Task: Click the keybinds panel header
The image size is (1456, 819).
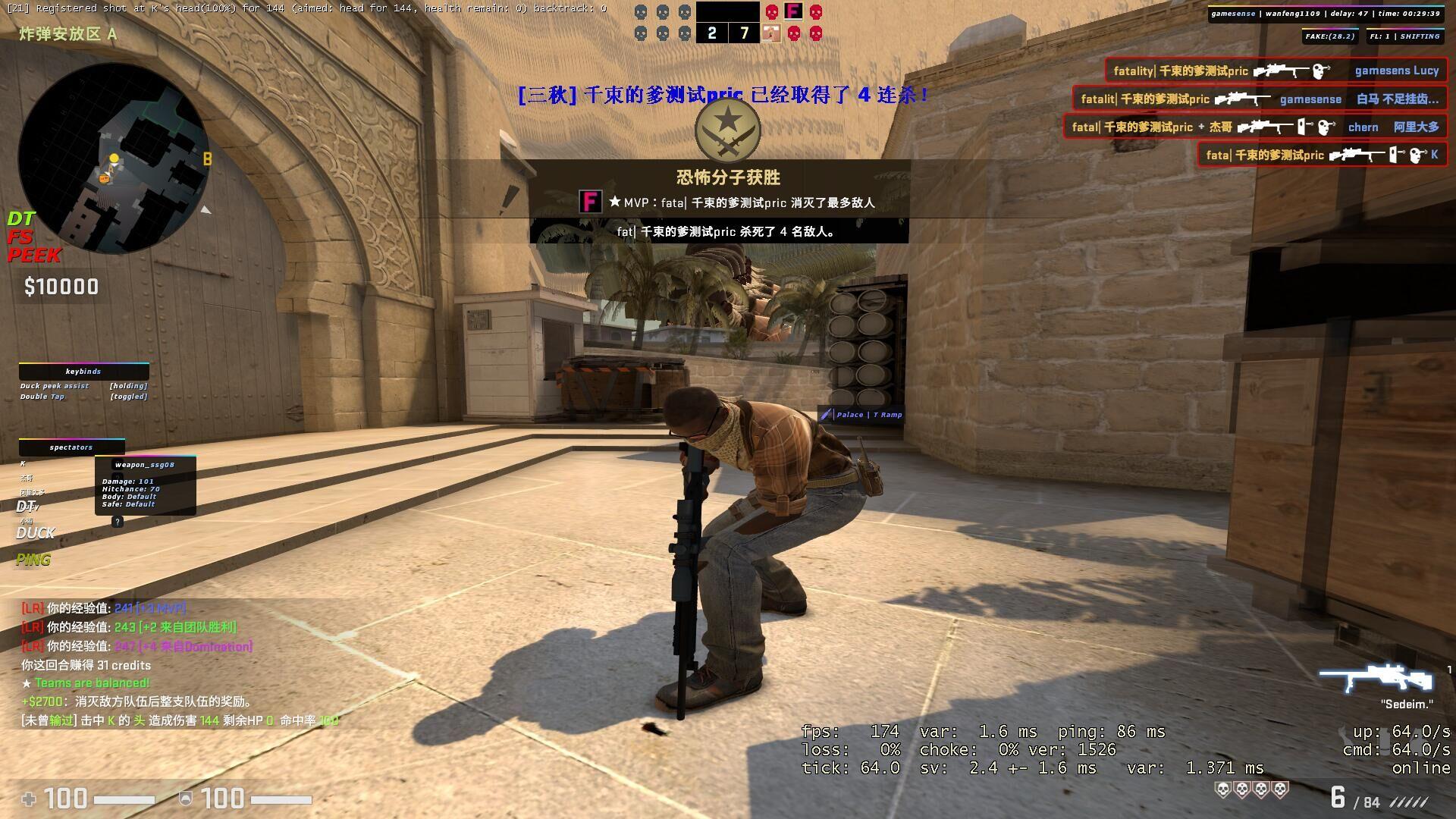Action: [83, 372]
